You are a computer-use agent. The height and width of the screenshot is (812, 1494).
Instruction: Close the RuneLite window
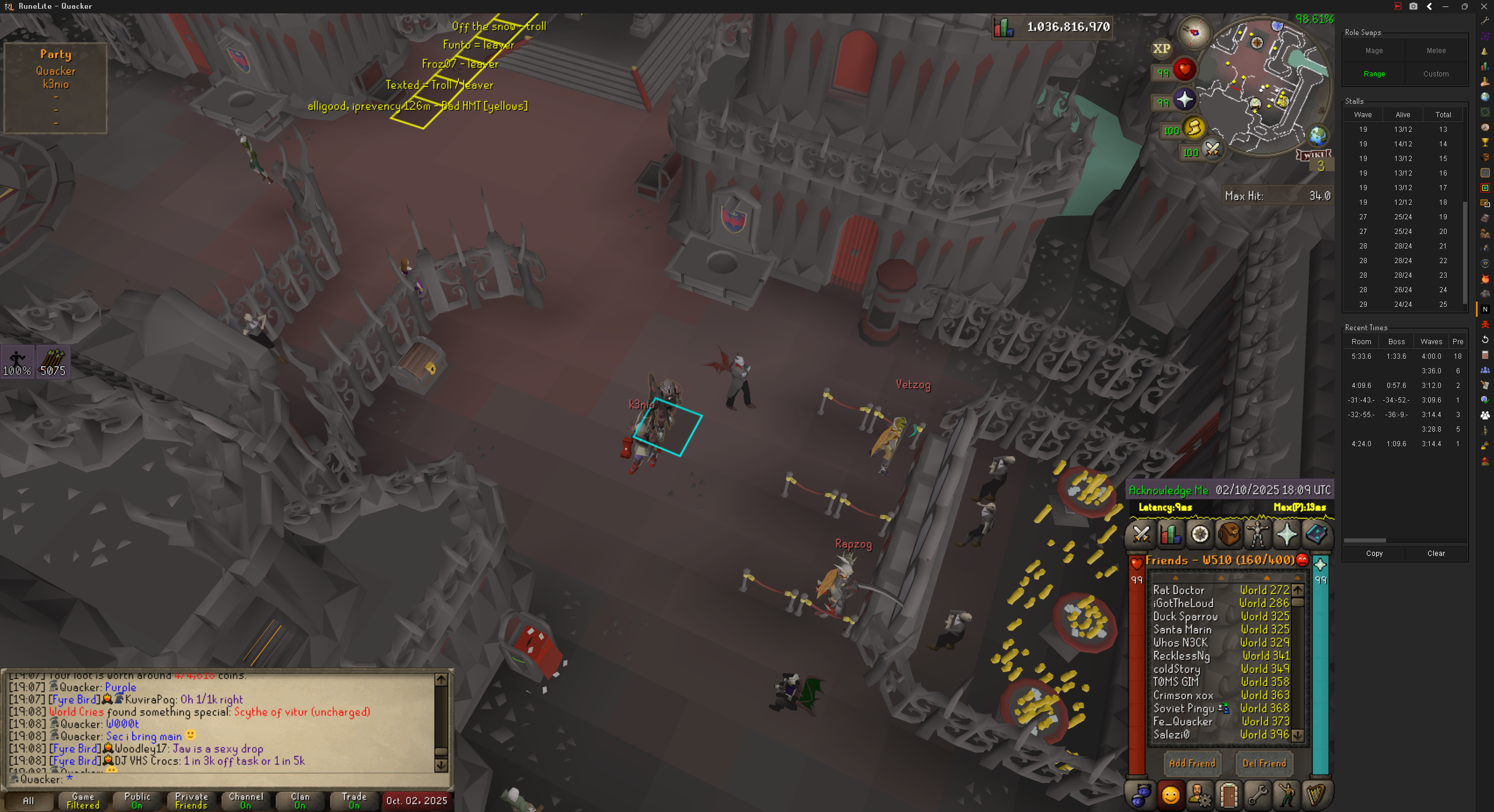click(x=1484, y=6)
